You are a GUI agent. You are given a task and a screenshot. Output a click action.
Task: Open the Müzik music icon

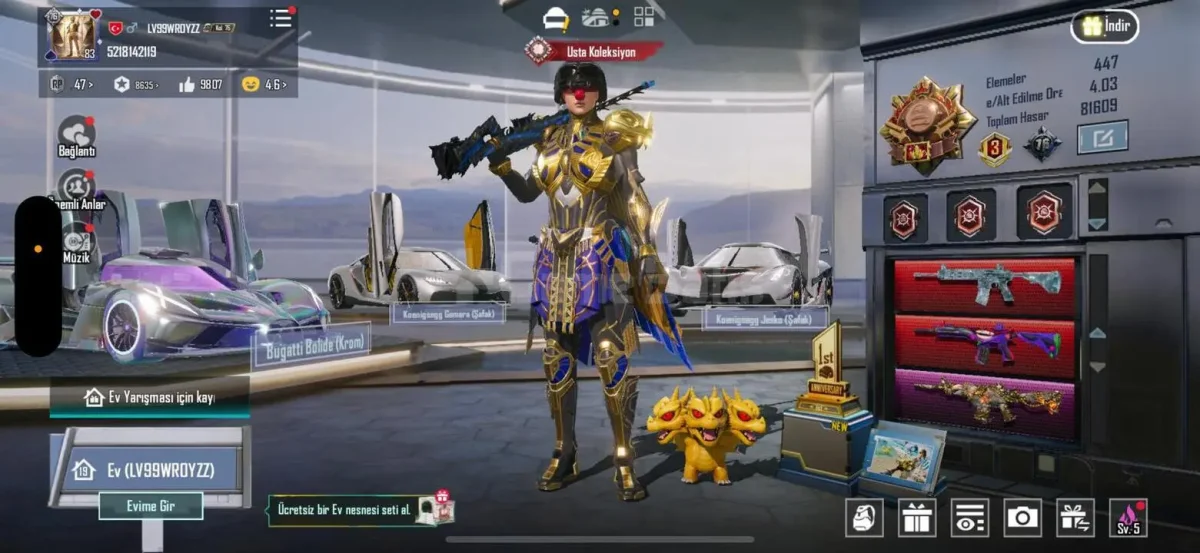[x=77, y=243]
